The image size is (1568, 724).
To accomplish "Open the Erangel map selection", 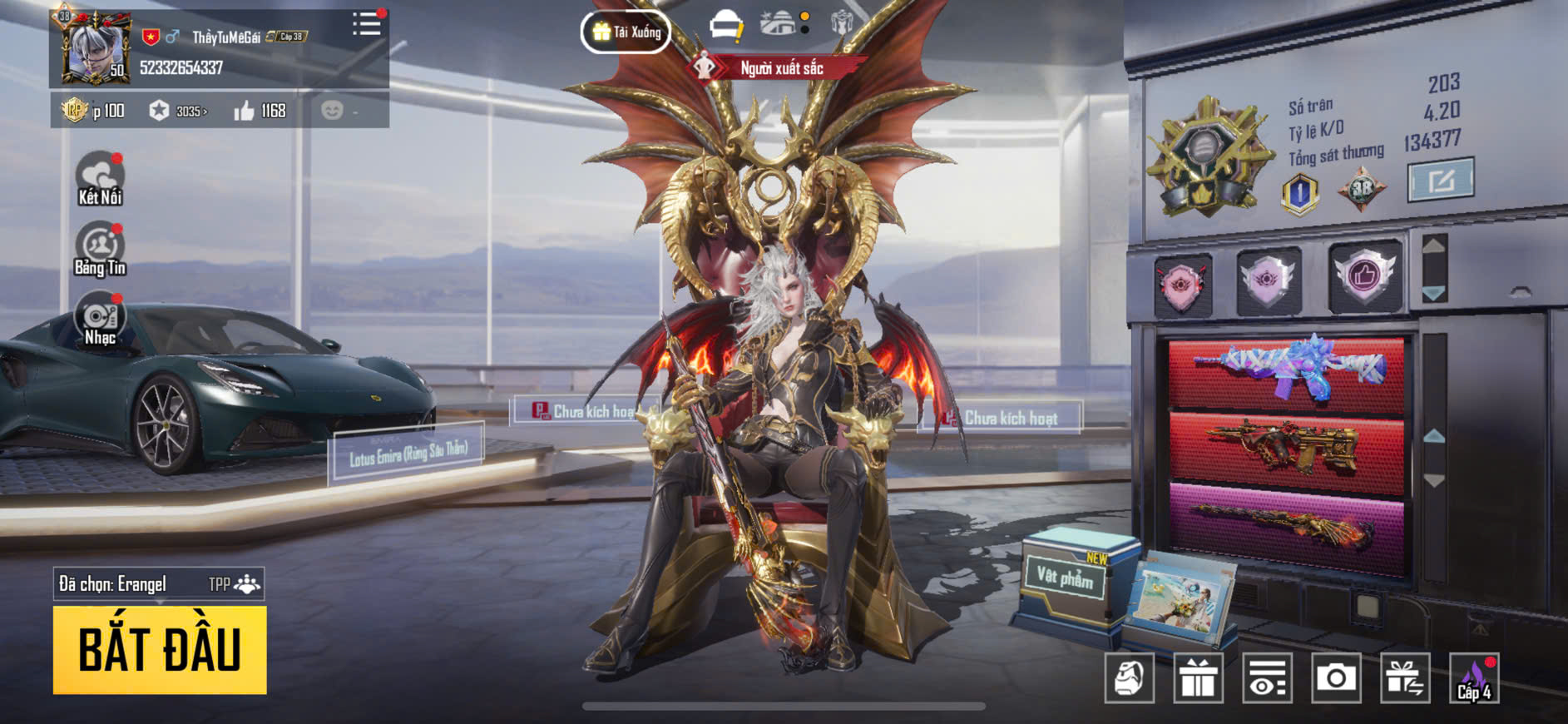I will tap(158, 584).
